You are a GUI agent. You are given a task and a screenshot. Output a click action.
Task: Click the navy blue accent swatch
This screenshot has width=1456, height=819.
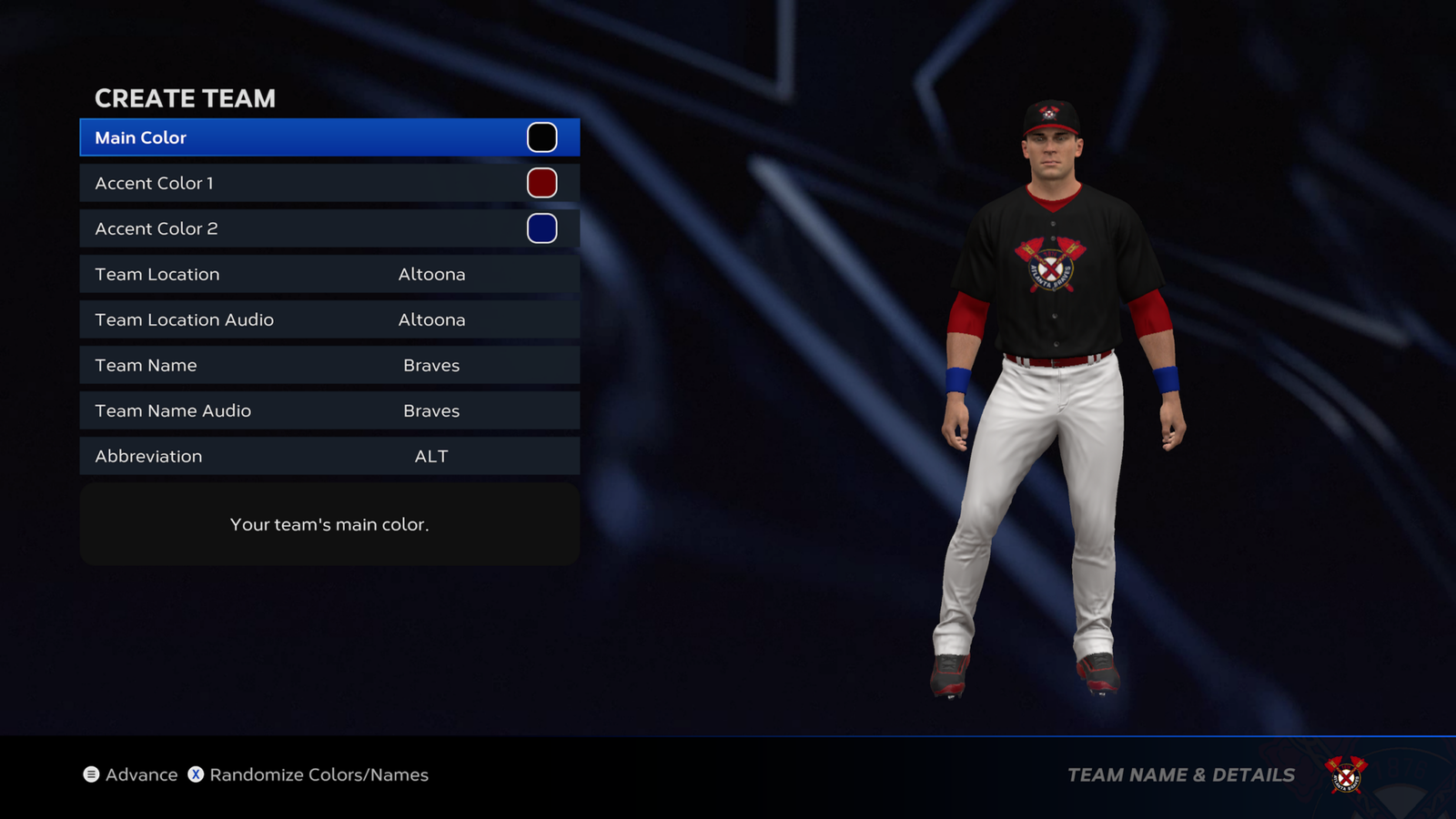541,228
